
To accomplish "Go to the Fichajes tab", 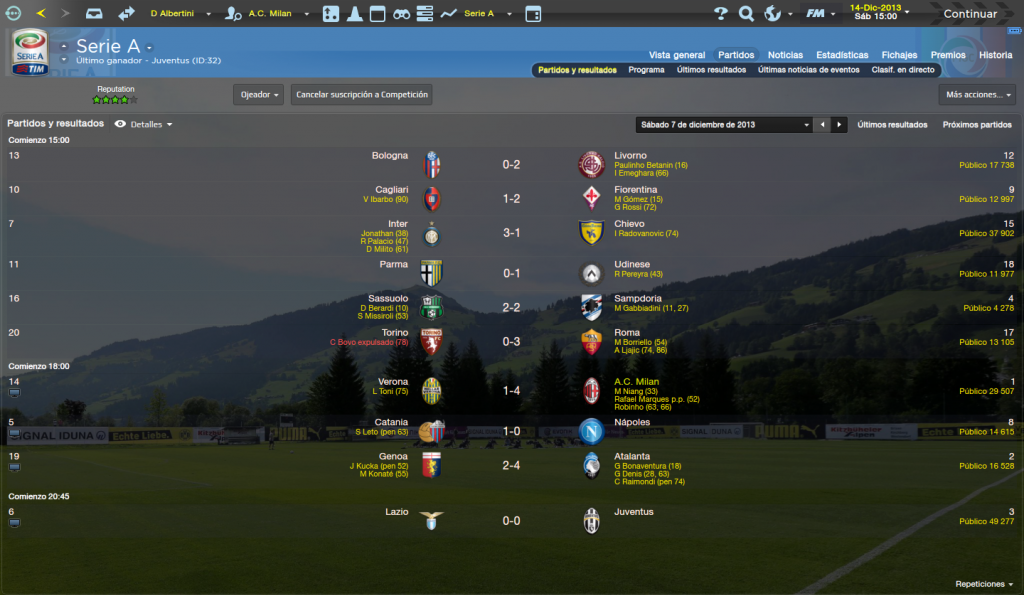I will (x=899, y=55).
